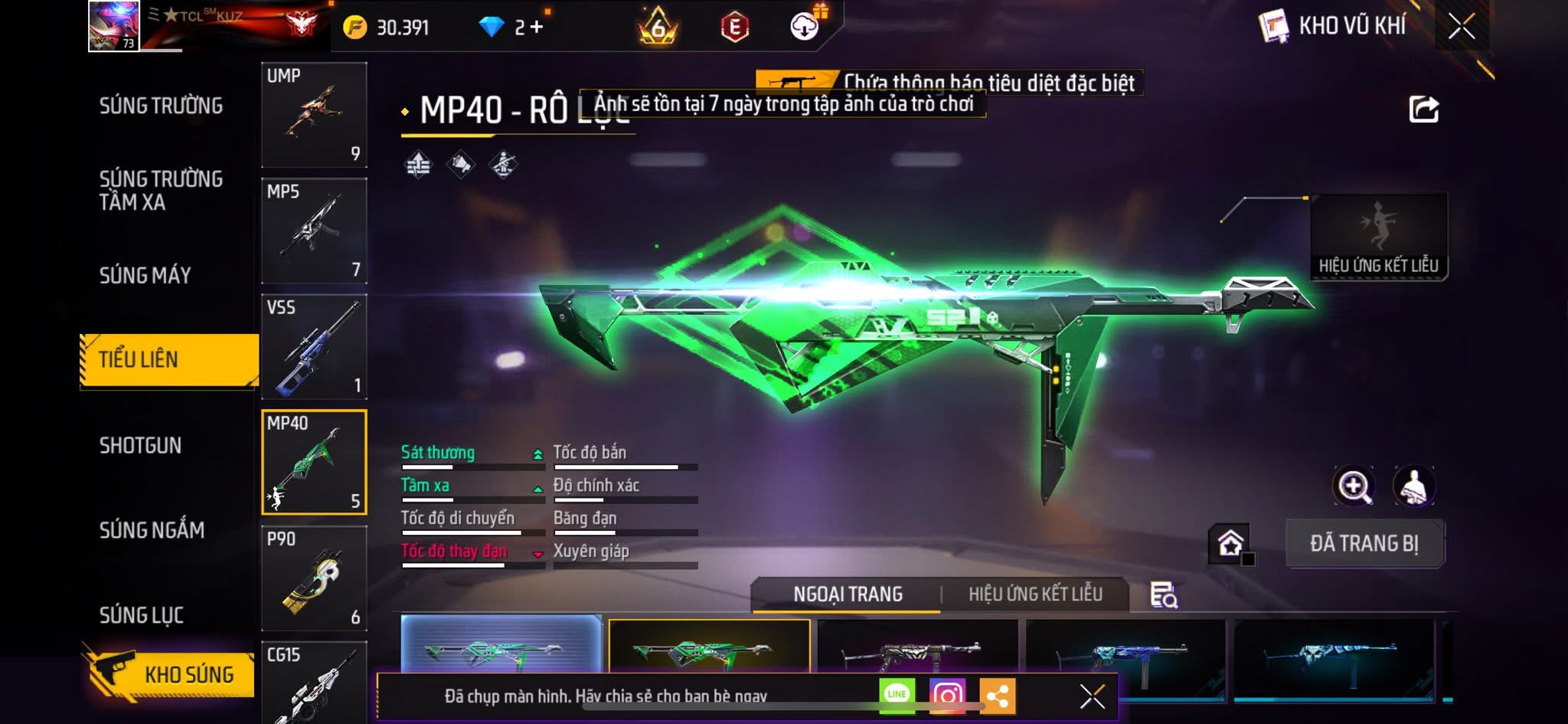The height and width of the screenshot is (724, 1568).
Task: Zoom in with the magnifier icon
Action: pyautogui.click(x=1354, y=486)
